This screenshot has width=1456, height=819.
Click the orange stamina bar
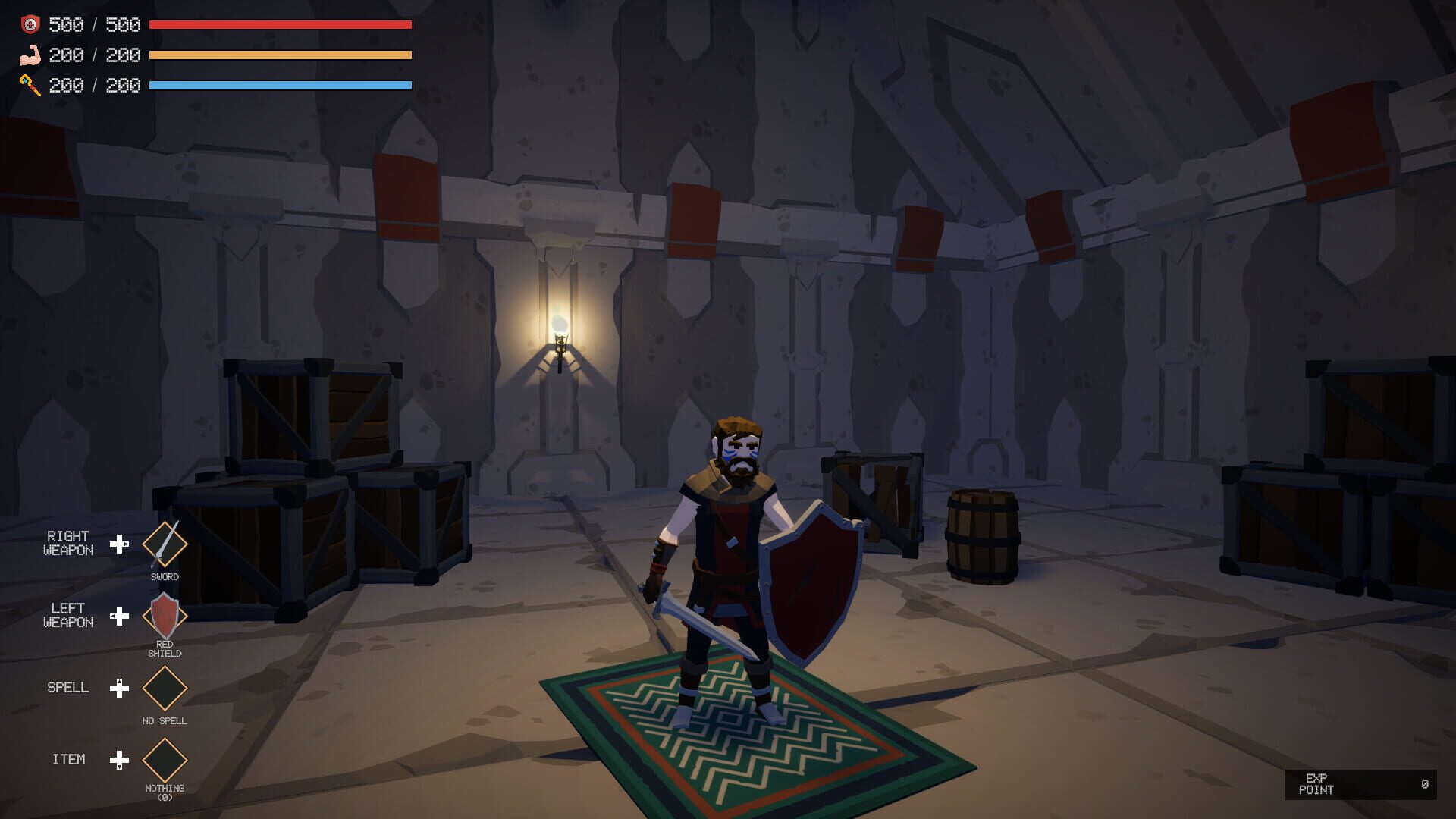281,55
